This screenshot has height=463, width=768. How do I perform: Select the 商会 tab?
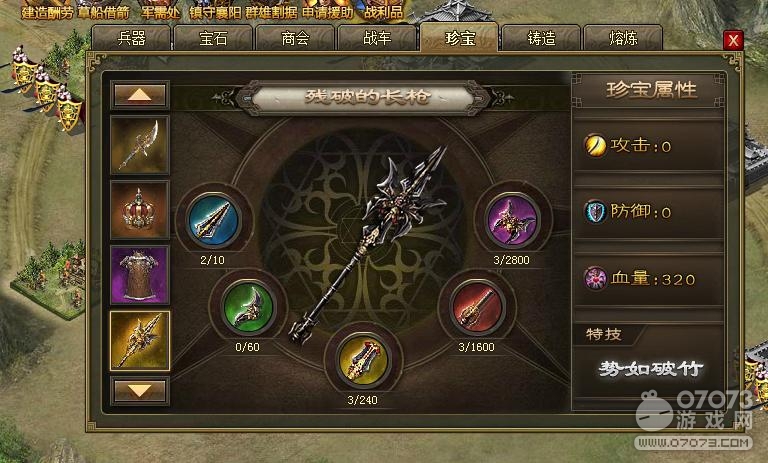pyautogui.click(x=294, y=39)
